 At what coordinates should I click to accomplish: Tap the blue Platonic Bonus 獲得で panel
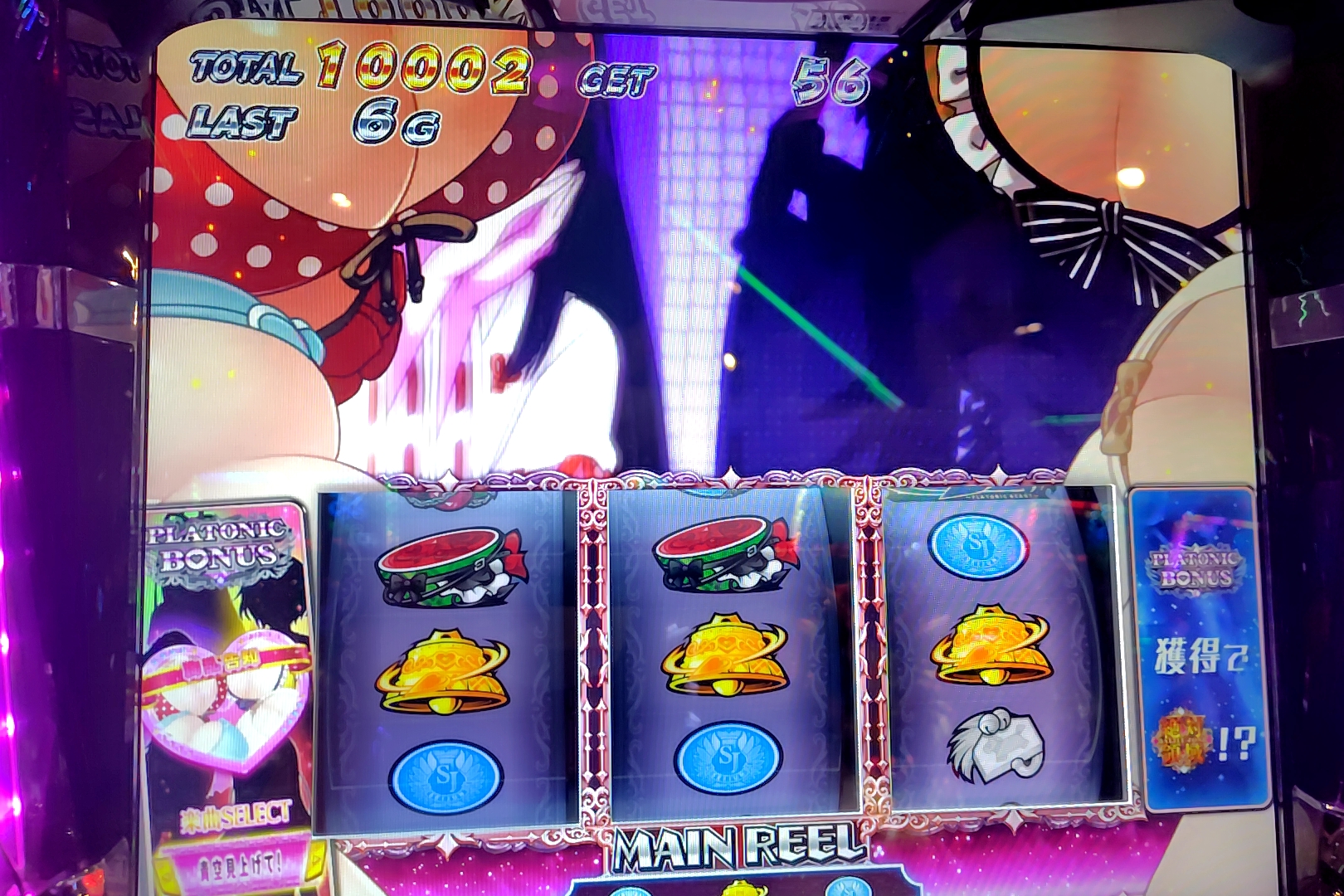(x=1198, y=649)
